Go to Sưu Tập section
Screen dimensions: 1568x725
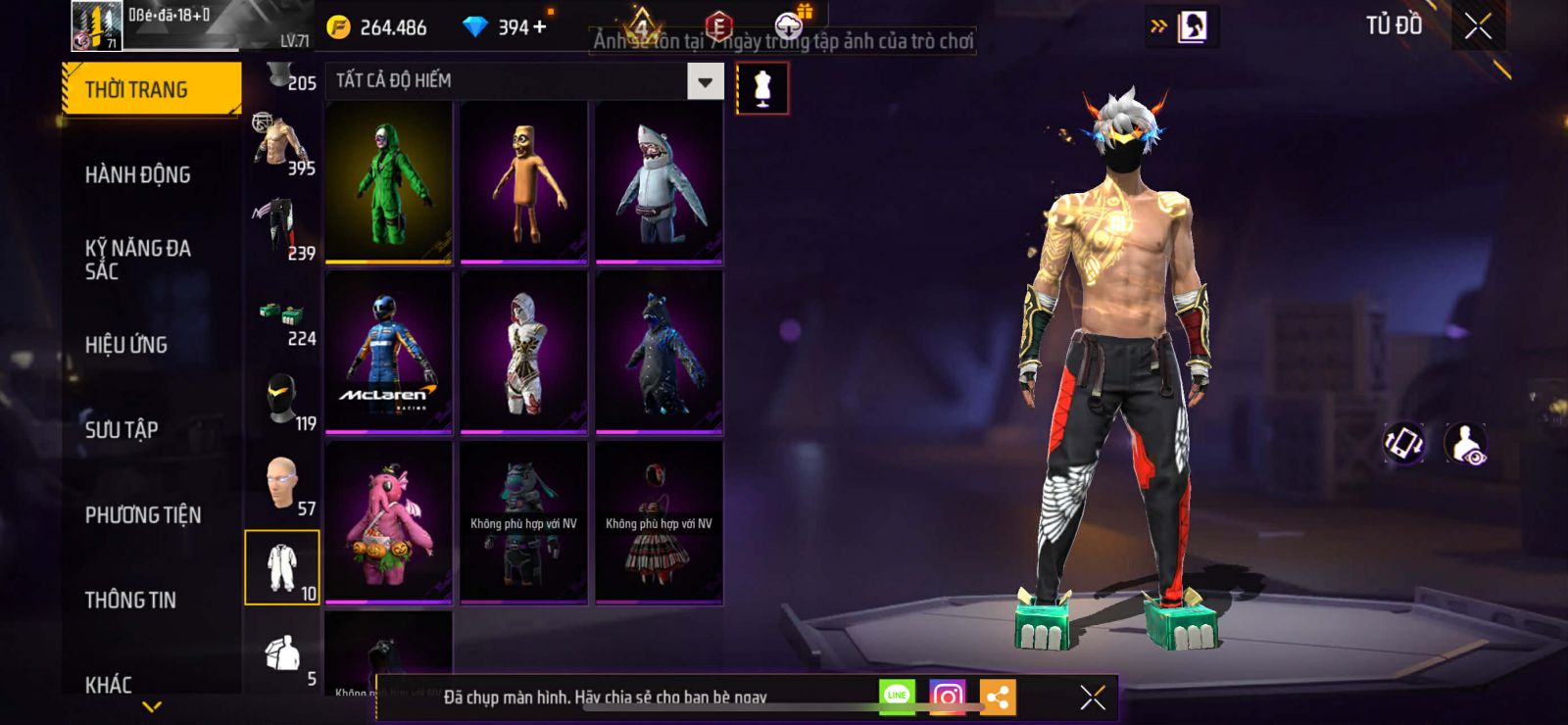click(x=122, y=429)
